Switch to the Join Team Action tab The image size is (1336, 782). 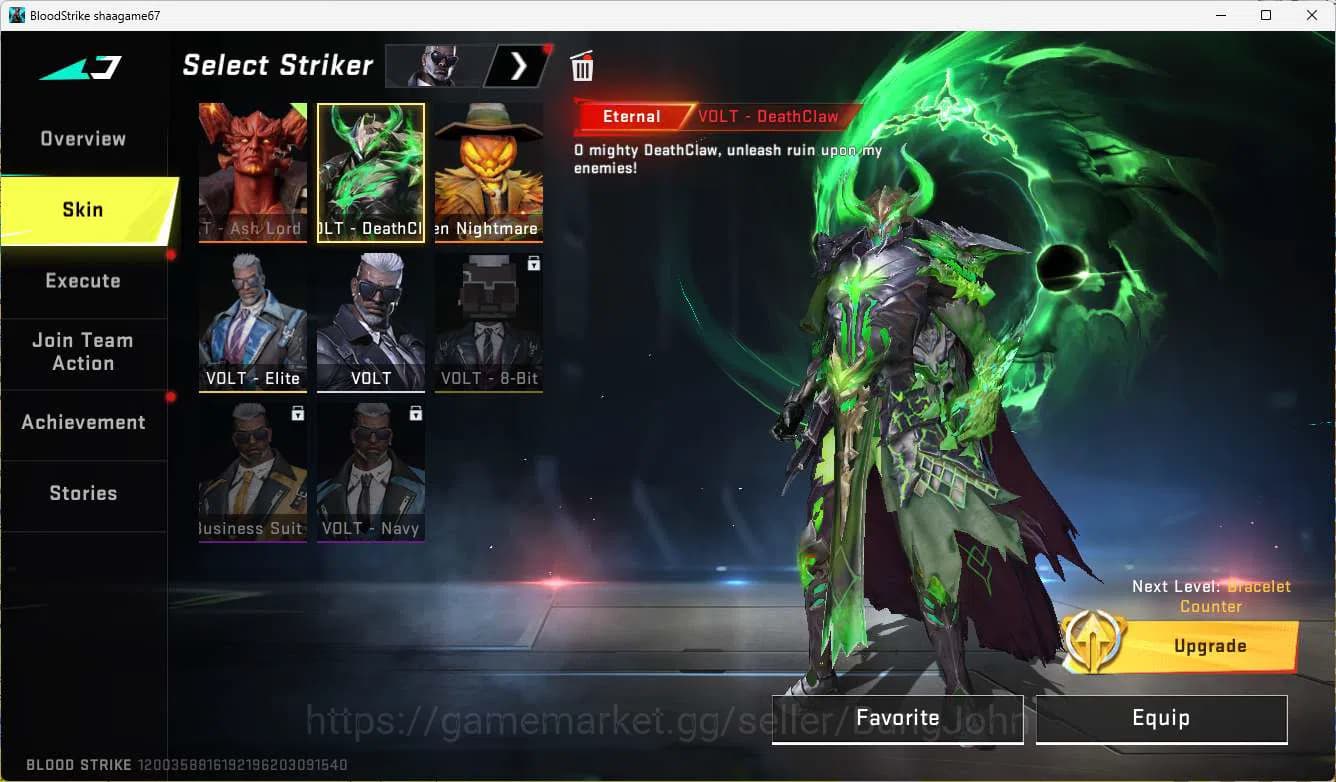[x=83, y=352]
